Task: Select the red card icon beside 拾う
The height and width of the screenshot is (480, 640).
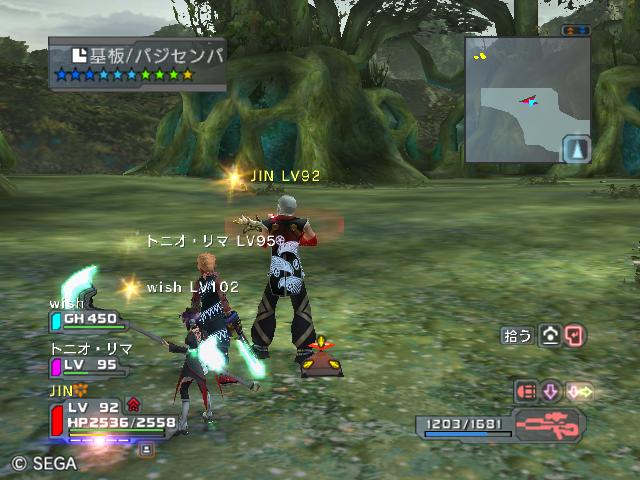Action: point(575,336)
